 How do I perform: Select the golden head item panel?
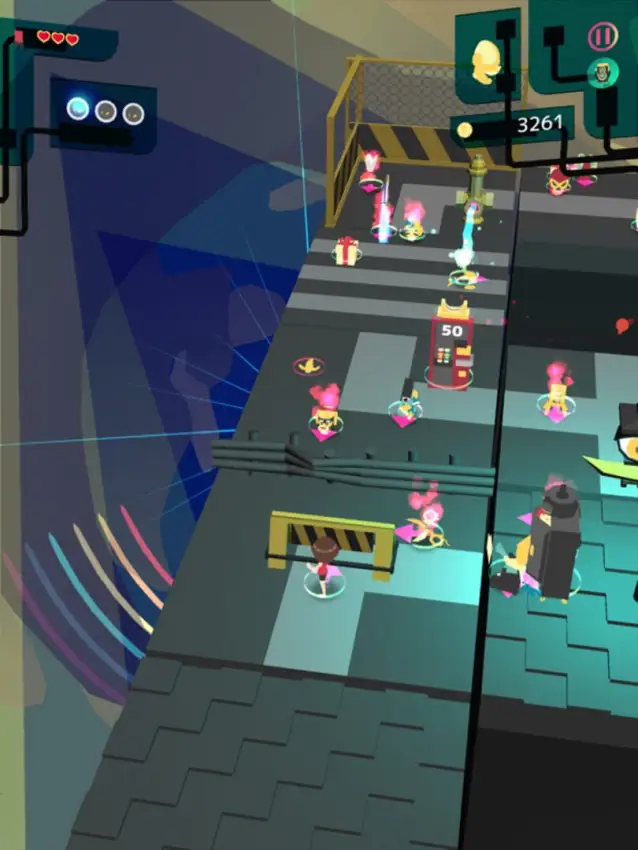487,59
